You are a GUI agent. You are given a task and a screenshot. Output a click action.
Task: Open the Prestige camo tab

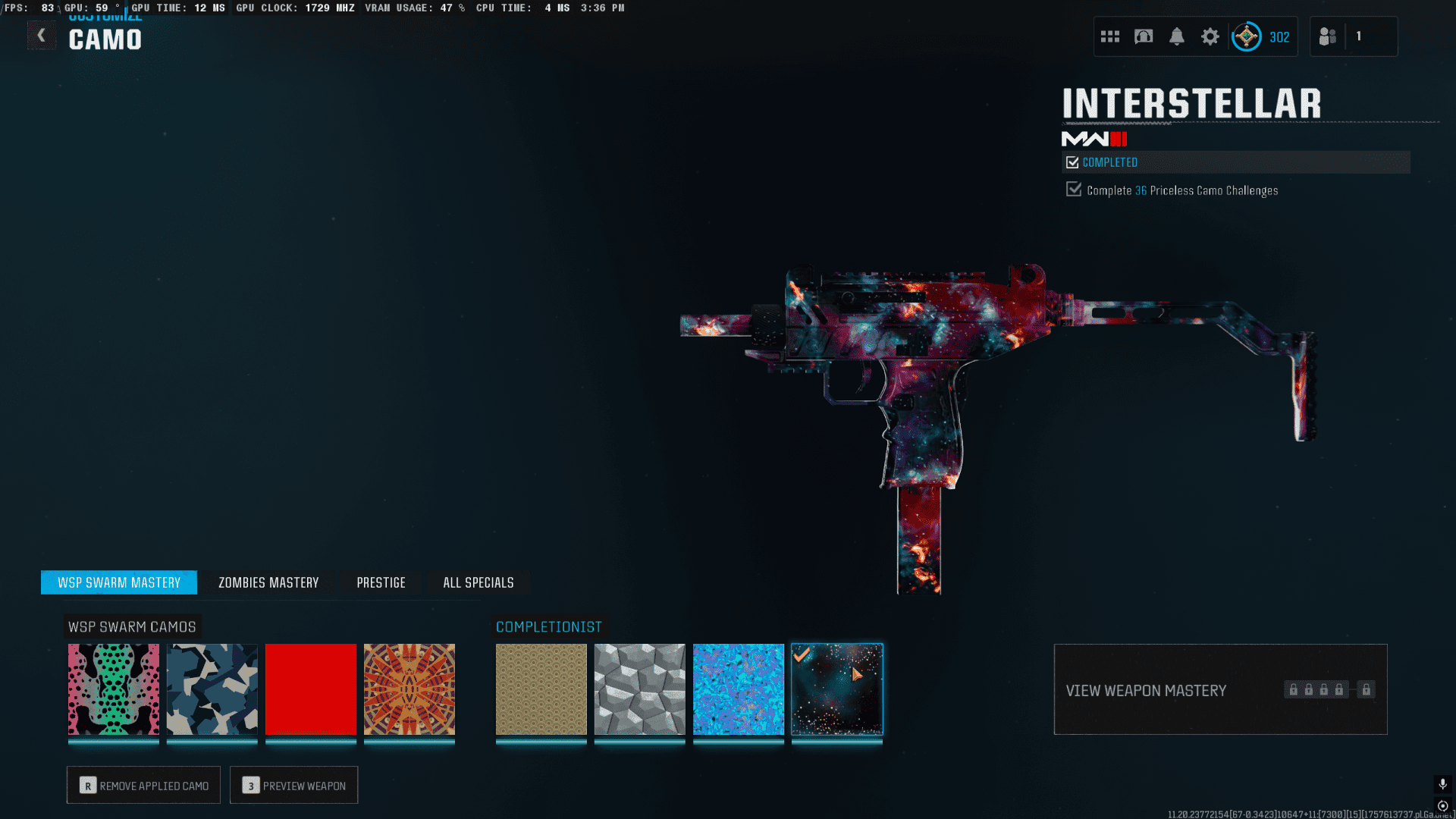[x=381, y=582]
